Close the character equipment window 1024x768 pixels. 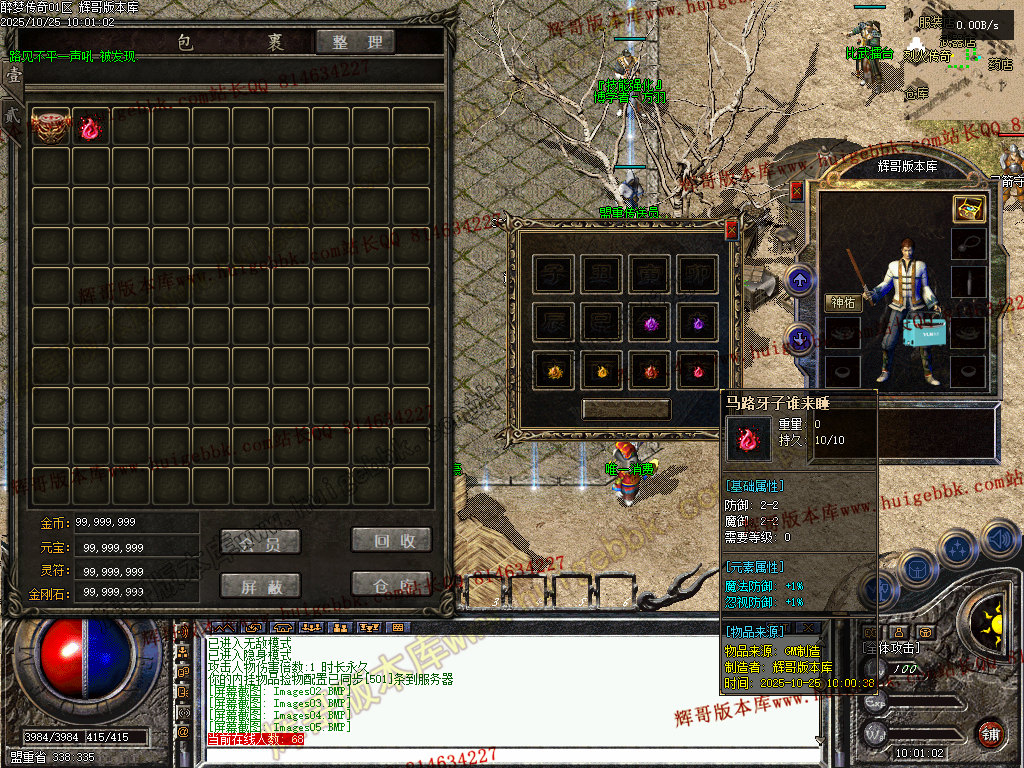click(797, 190)
